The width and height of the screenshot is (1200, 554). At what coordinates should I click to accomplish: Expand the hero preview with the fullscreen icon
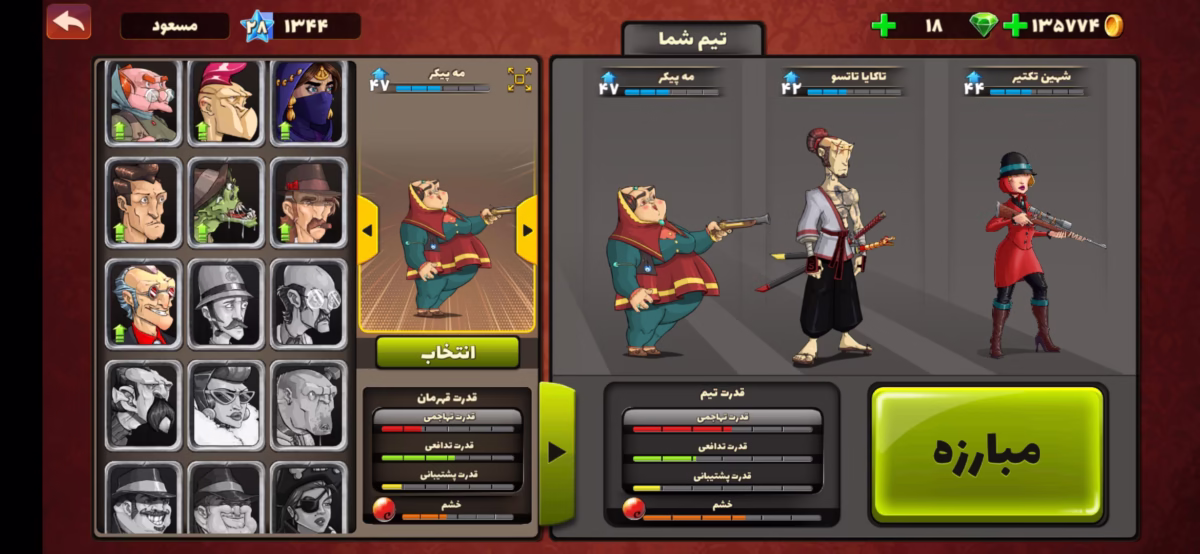click(x=519, y=80)
